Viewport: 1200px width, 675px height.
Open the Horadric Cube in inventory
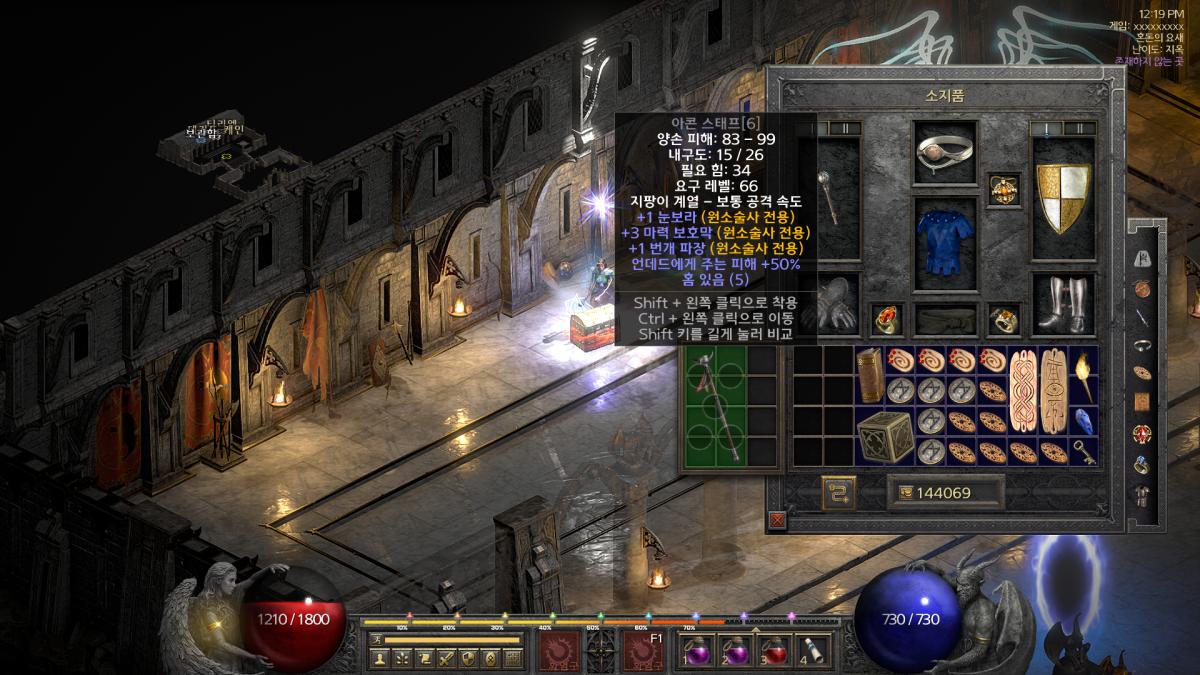click(x=884, y=436)
